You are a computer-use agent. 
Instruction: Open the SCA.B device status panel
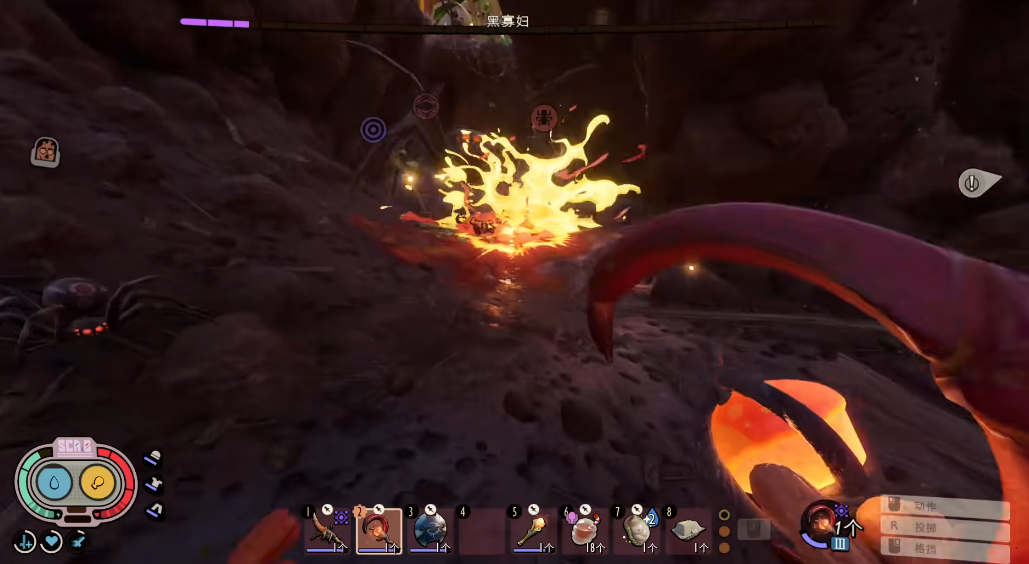click(x=75, y=483)
